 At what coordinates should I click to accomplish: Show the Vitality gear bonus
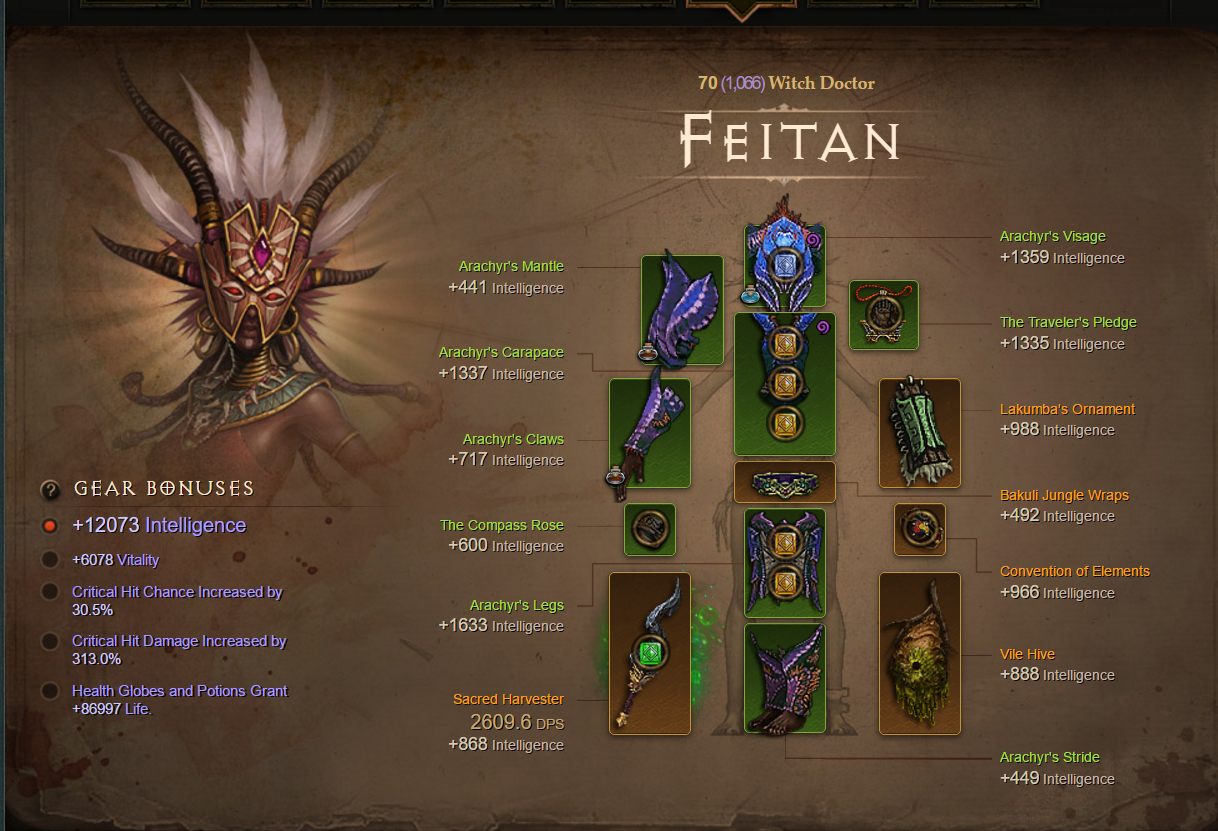[x=50, y=560]
